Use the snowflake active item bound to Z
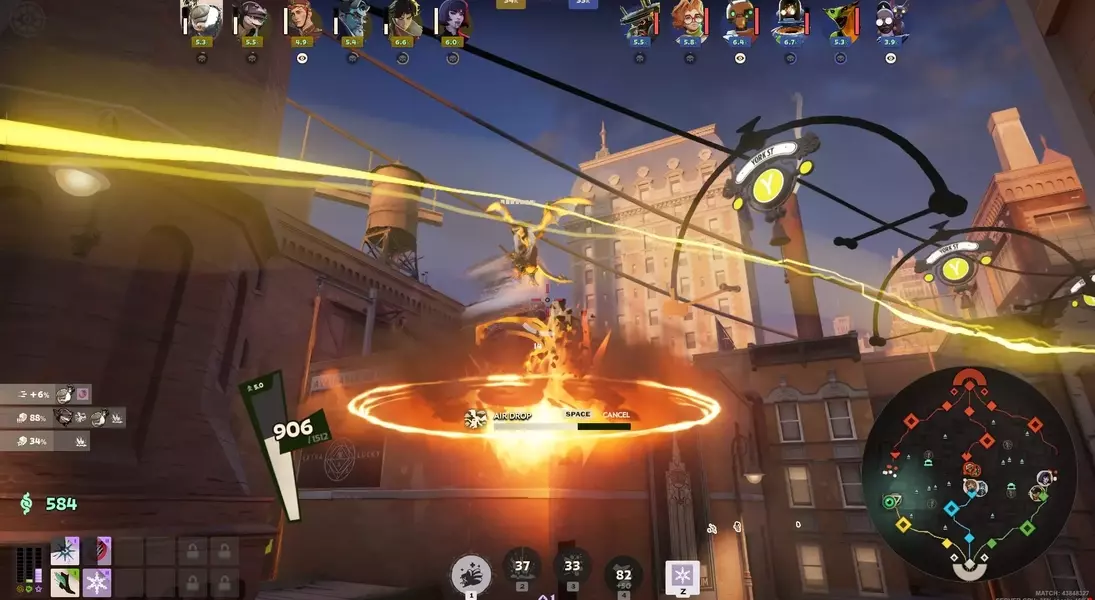 [x=682, y=576]
